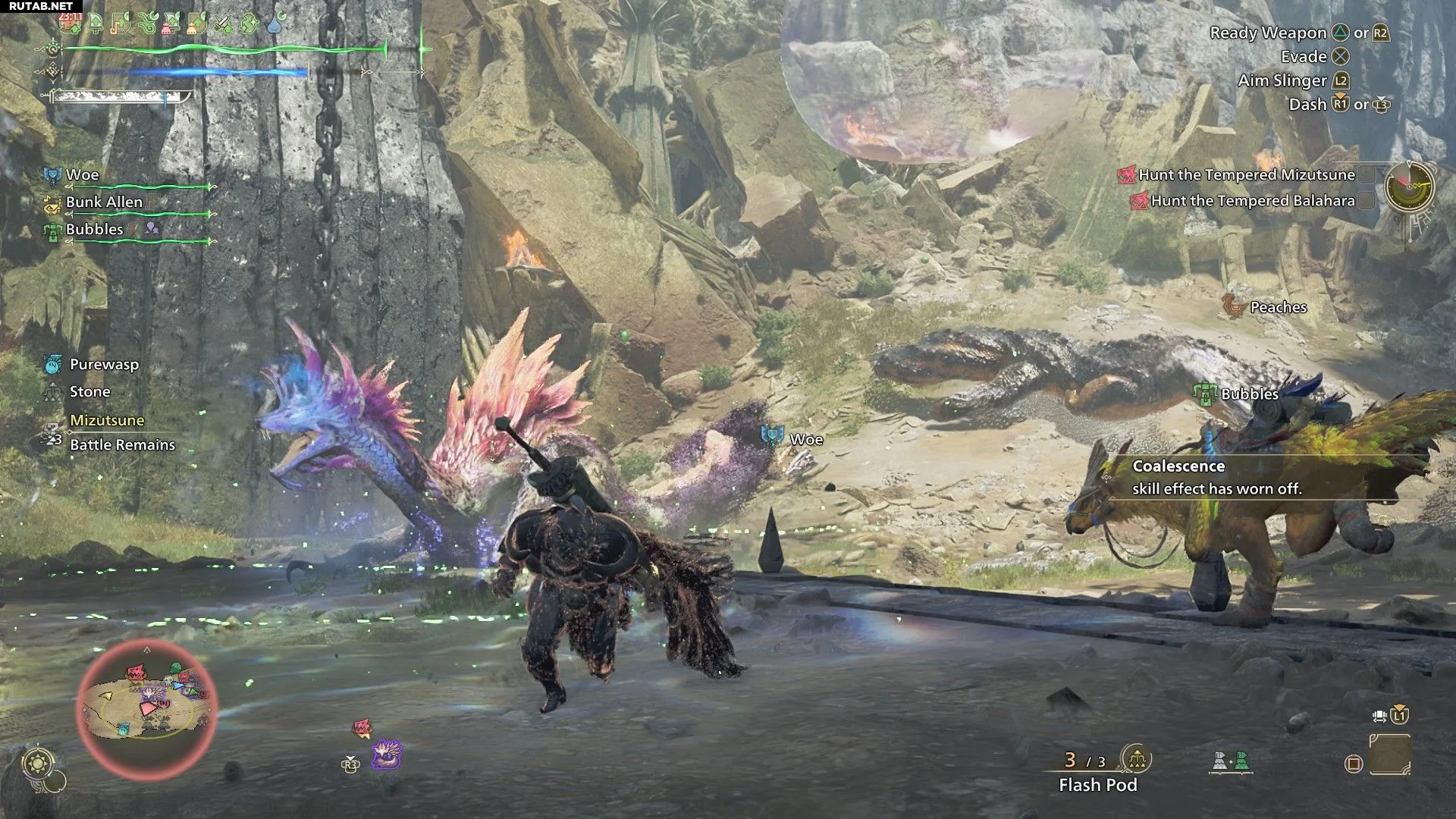Select Bubbles in the party list
1456x819 pixels.
94,230
